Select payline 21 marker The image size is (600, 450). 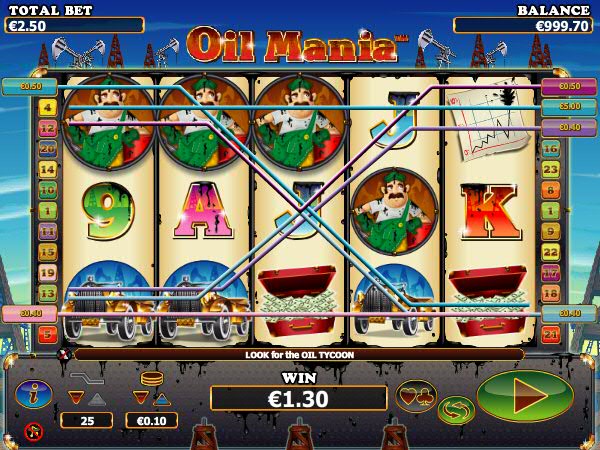tap(550, 334)
